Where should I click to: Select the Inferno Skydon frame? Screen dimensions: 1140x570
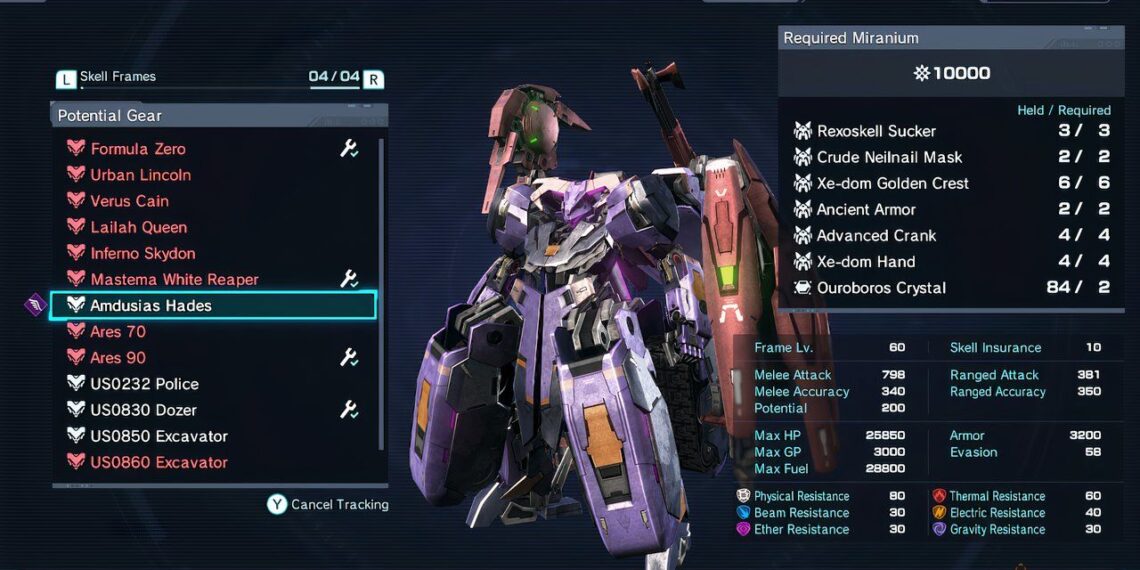point(142,253)
